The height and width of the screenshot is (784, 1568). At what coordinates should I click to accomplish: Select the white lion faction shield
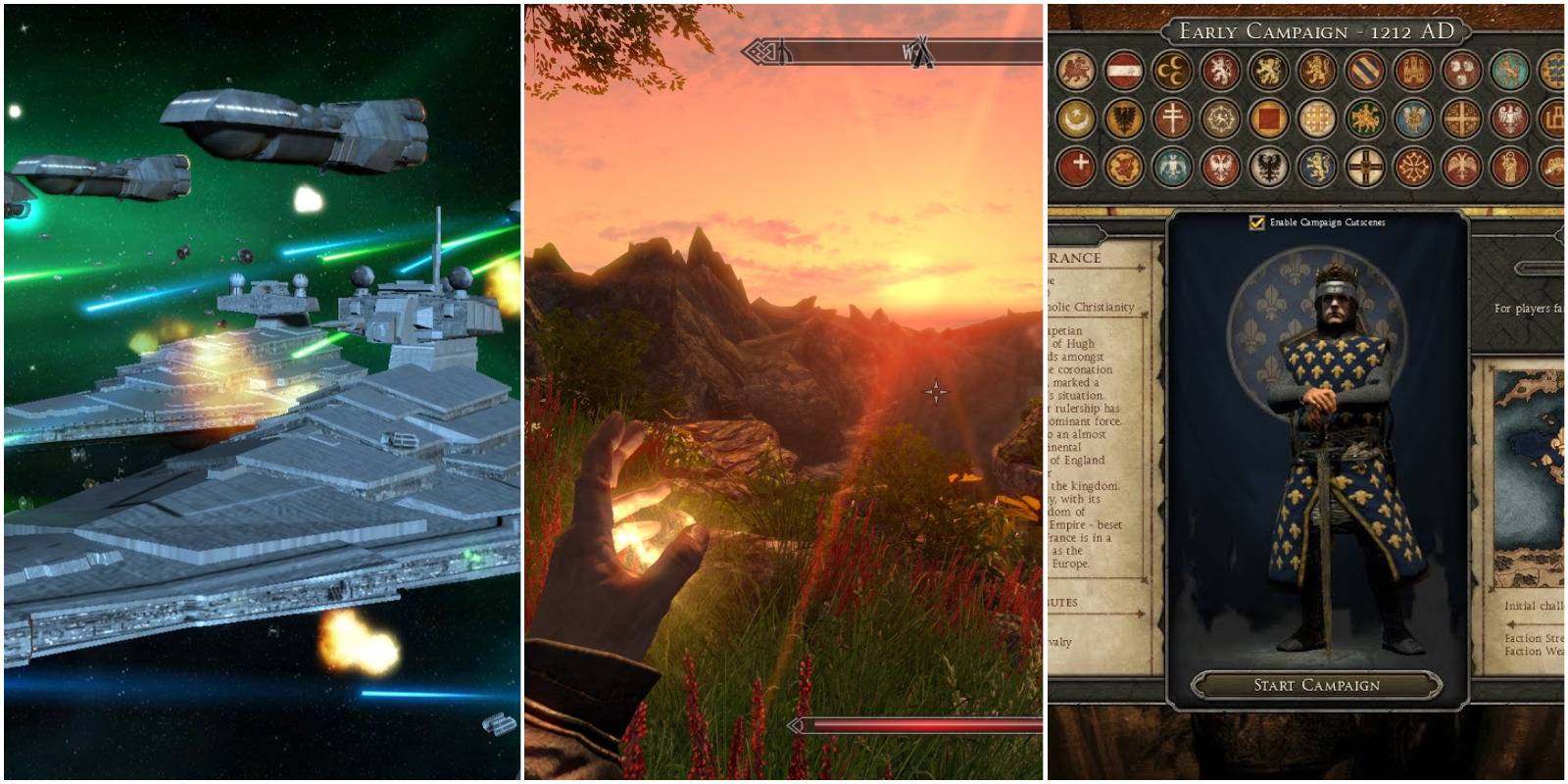pos(1220,71)
